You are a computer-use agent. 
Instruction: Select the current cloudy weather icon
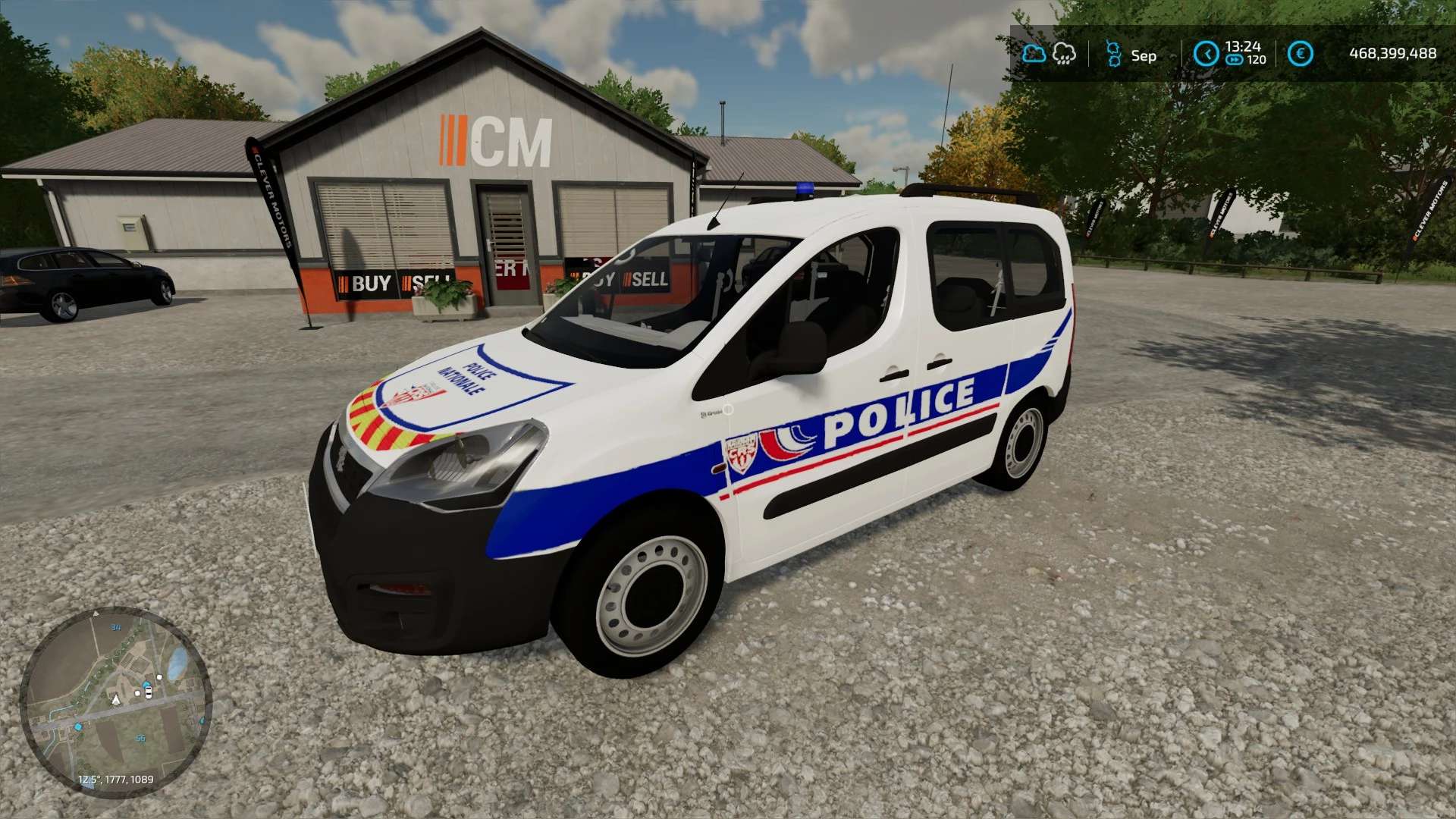click(x=1034, y=54)
